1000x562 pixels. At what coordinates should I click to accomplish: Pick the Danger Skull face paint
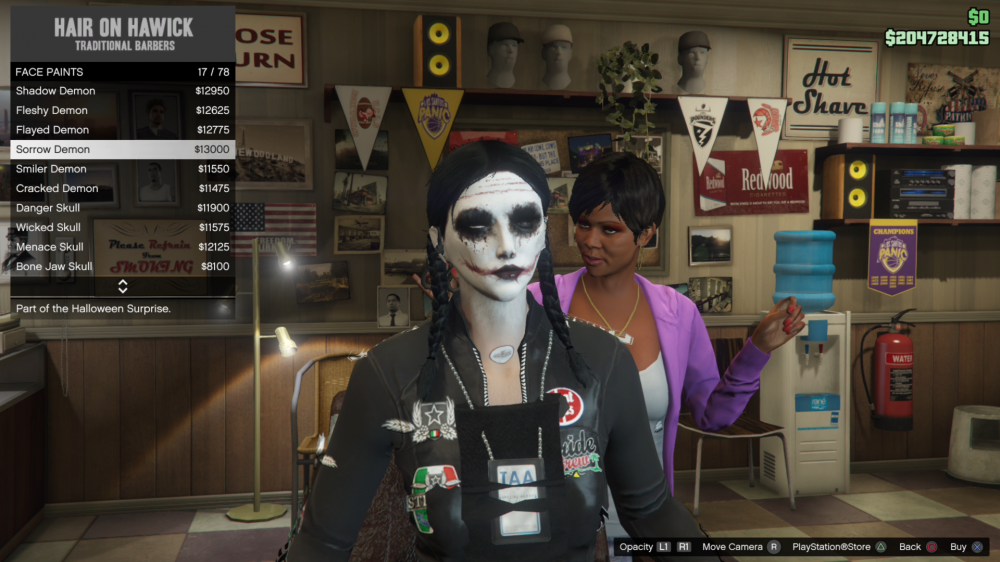[123, 208]
